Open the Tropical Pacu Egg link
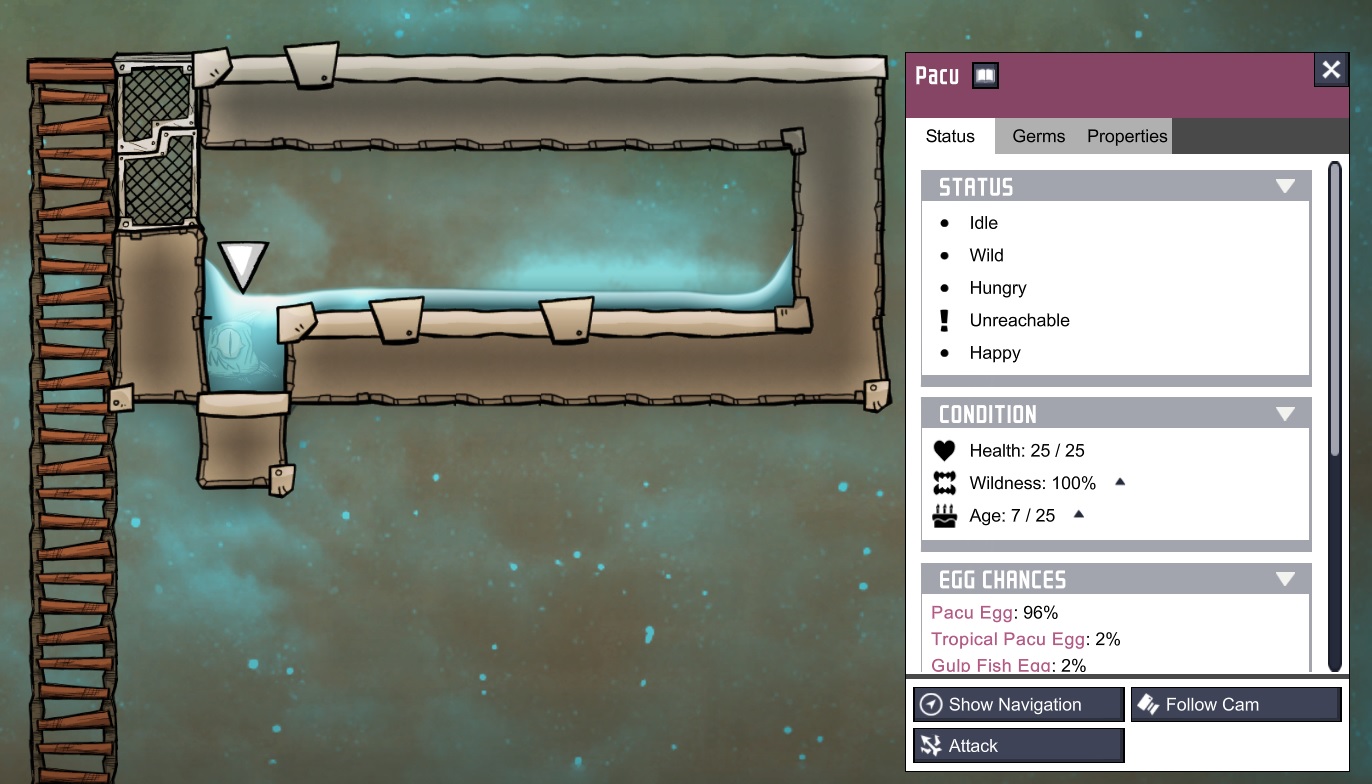The height and width of the screenshot is (784, 1372). pos(1007,639)
